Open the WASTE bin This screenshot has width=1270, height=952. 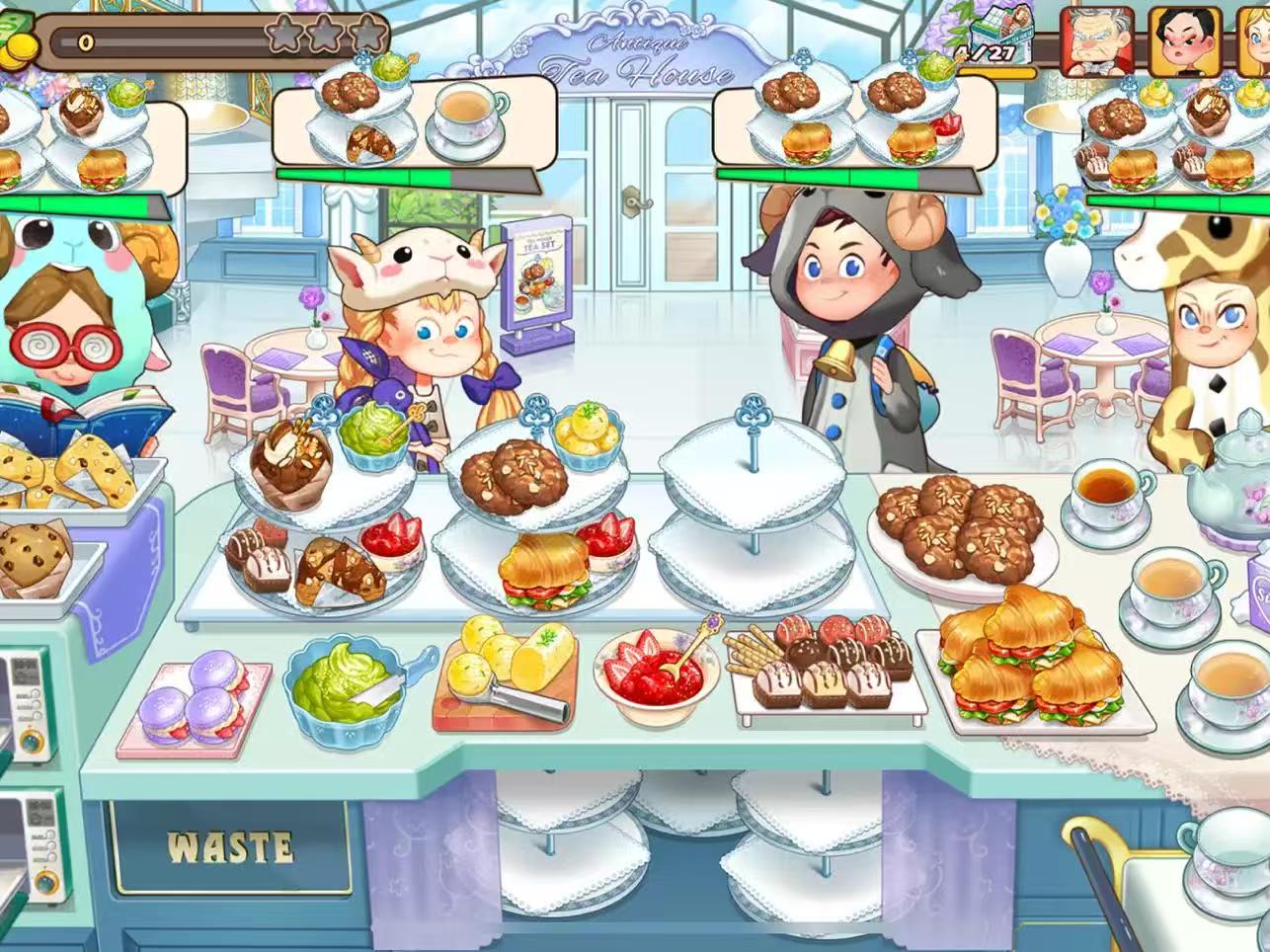pyautogui.click(x=231, y=847)
